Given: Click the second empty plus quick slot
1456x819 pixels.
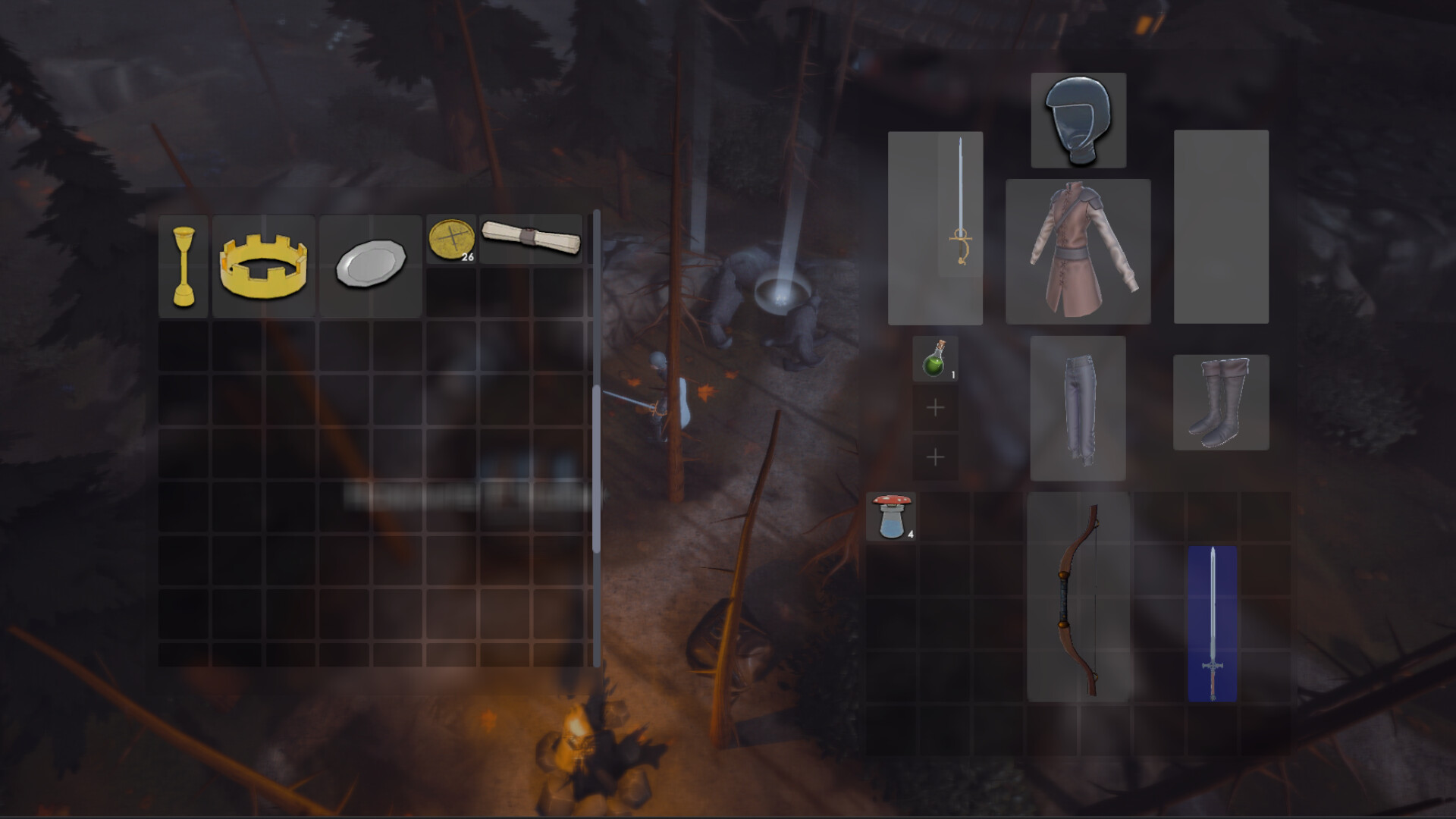Looking at the screenshot, I should [935, 457].
